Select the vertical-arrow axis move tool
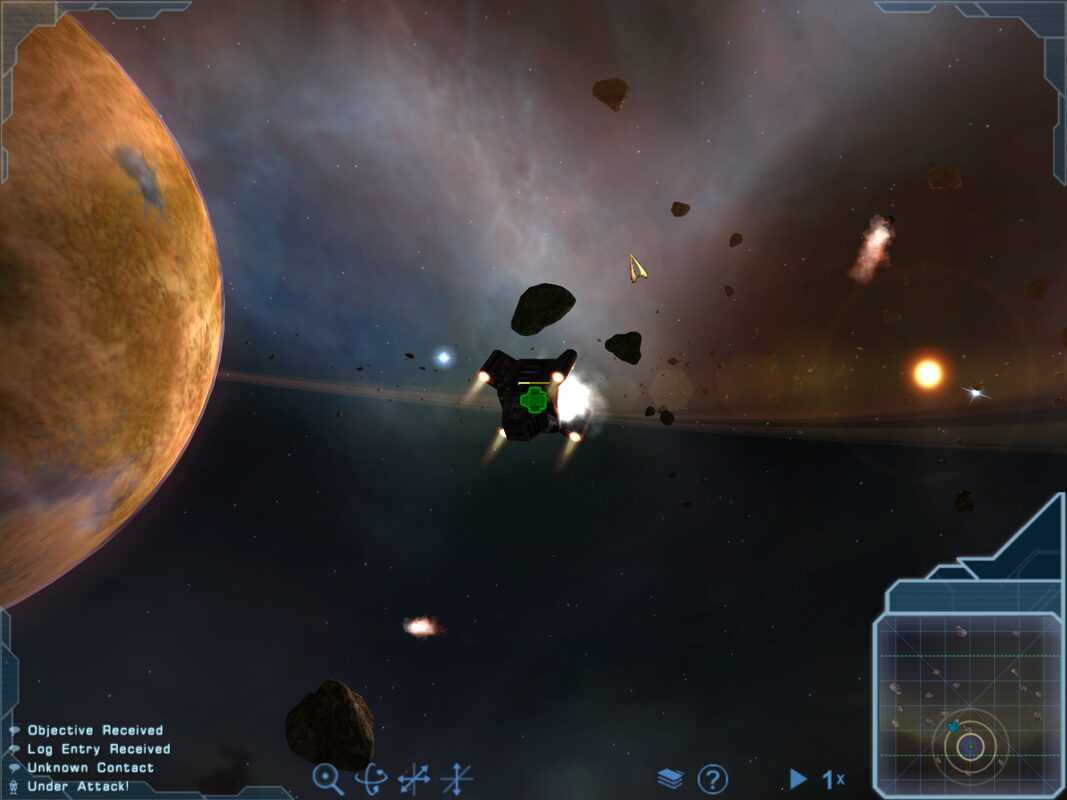The height and width of the screenshot is (800, 1067). coord(457,778)
